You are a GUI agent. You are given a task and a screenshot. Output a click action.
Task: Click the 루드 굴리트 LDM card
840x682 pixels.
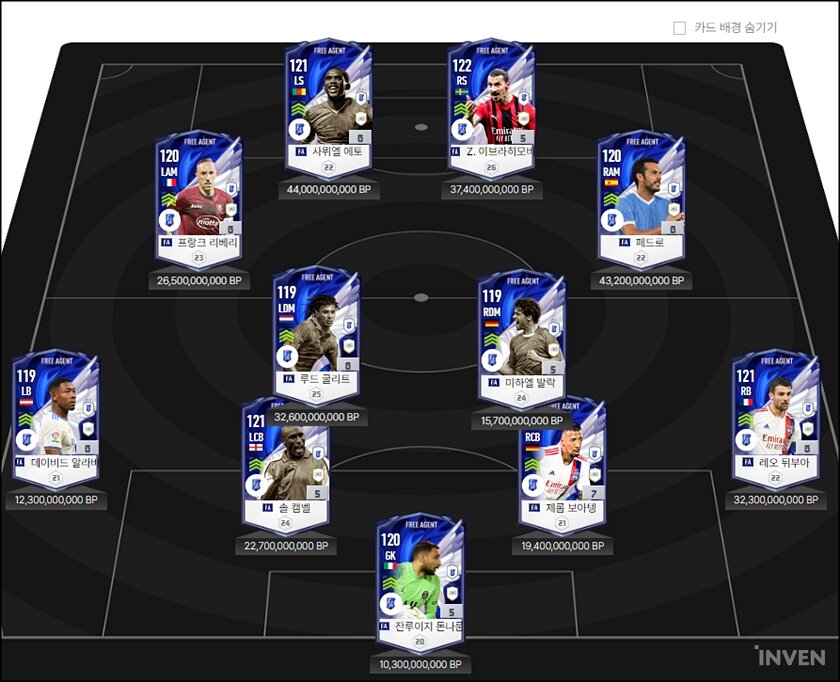[317, 331]
